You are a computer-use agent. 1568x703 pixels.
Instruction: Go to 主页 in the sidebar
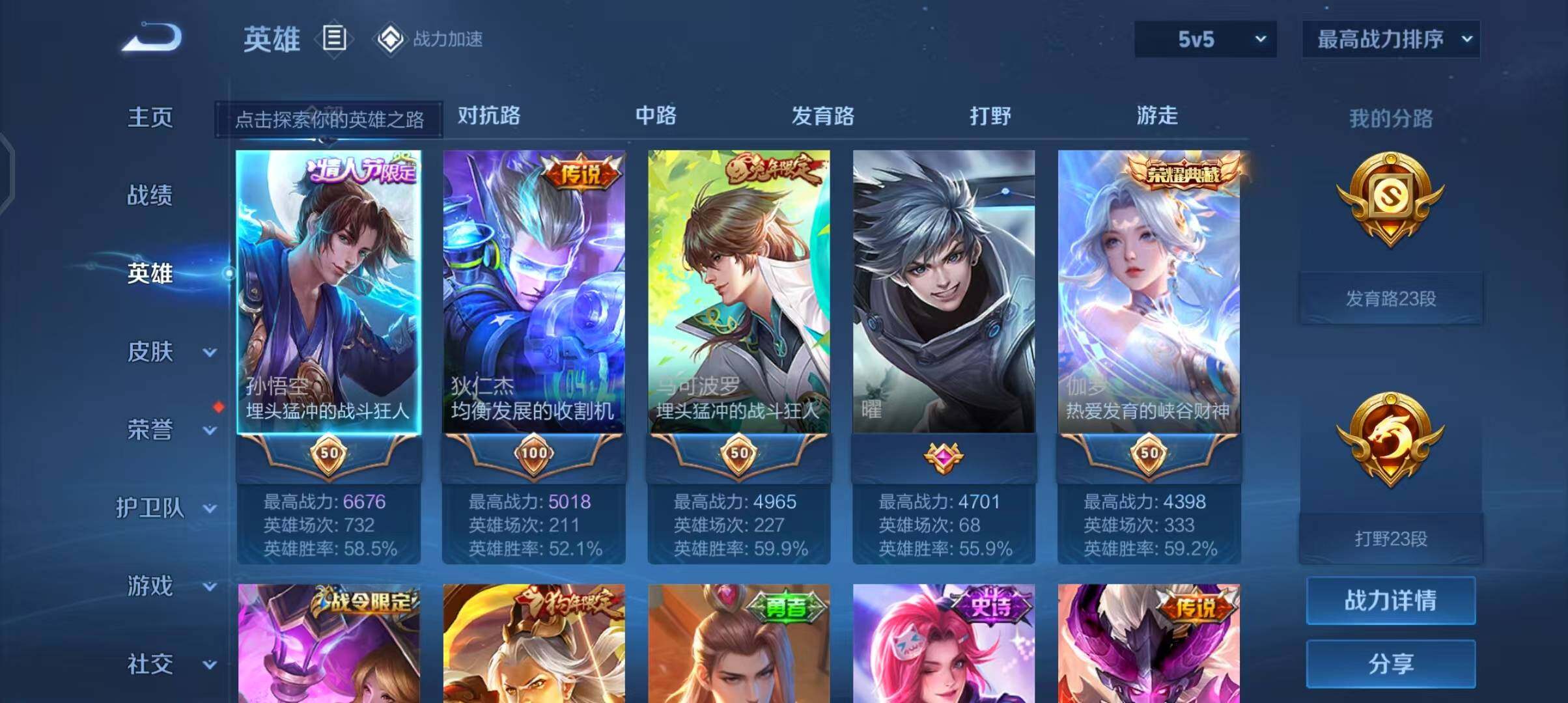(150, 117)
